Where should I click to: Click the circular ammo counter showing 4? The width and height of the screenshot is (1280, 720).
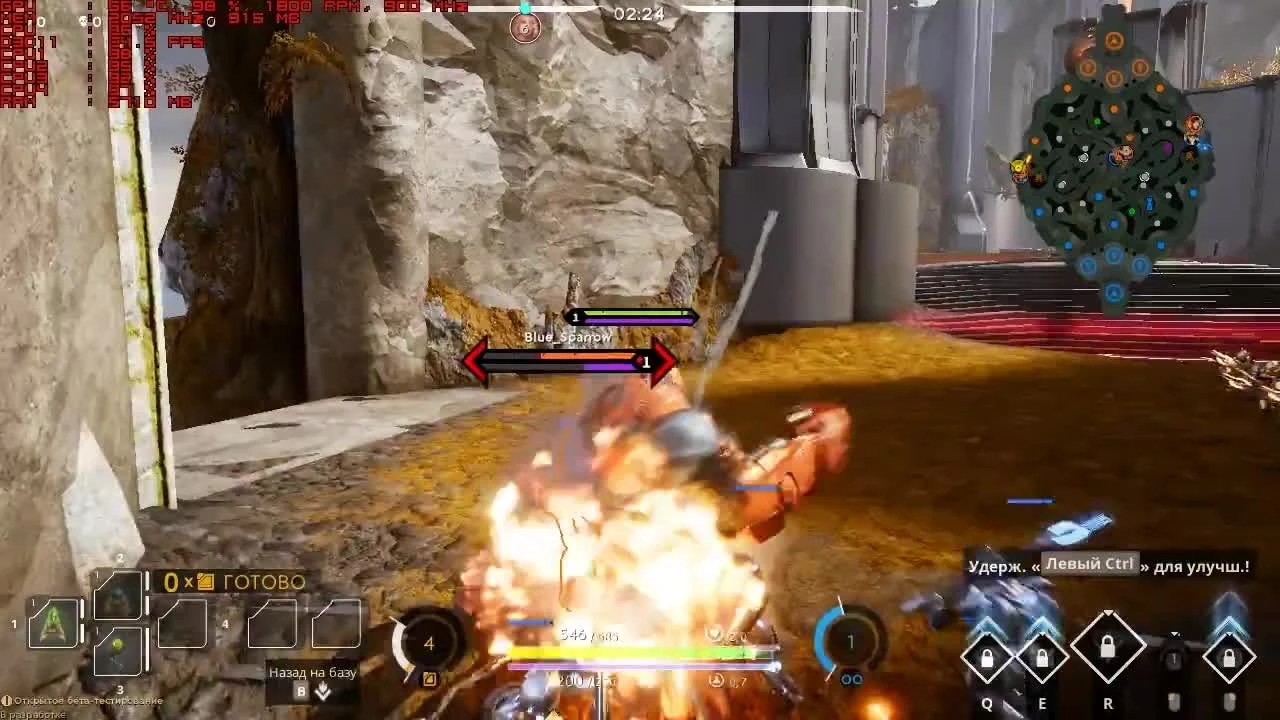[428, 645]
